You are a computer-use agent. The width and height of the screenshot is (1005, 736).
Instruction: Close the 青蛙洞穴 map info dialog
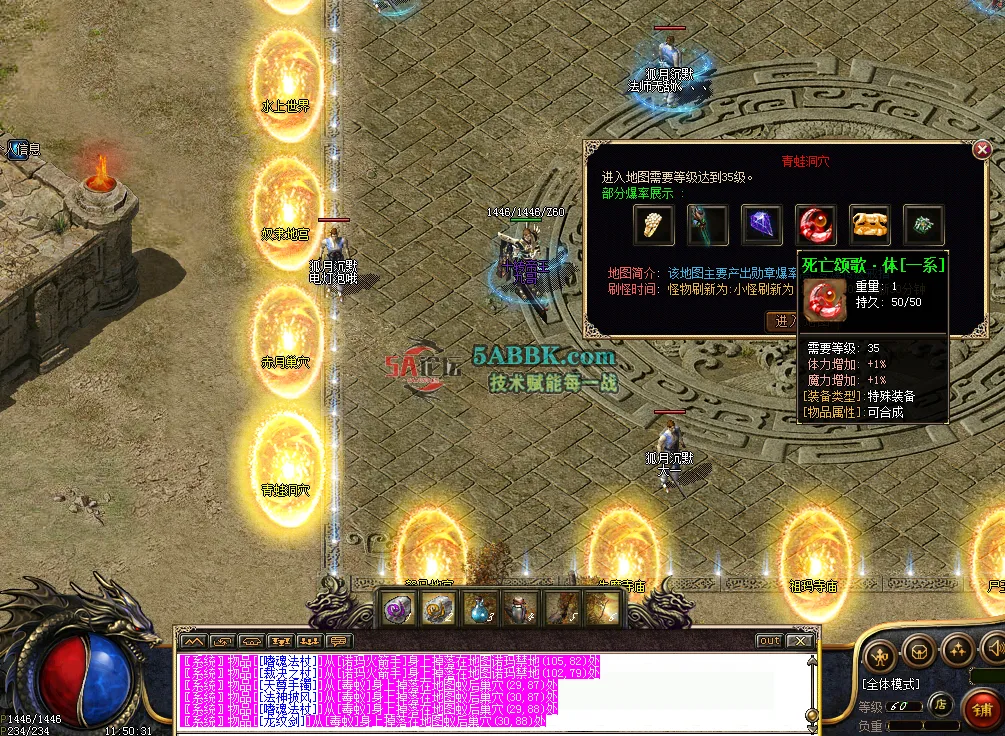pos(982,150)
